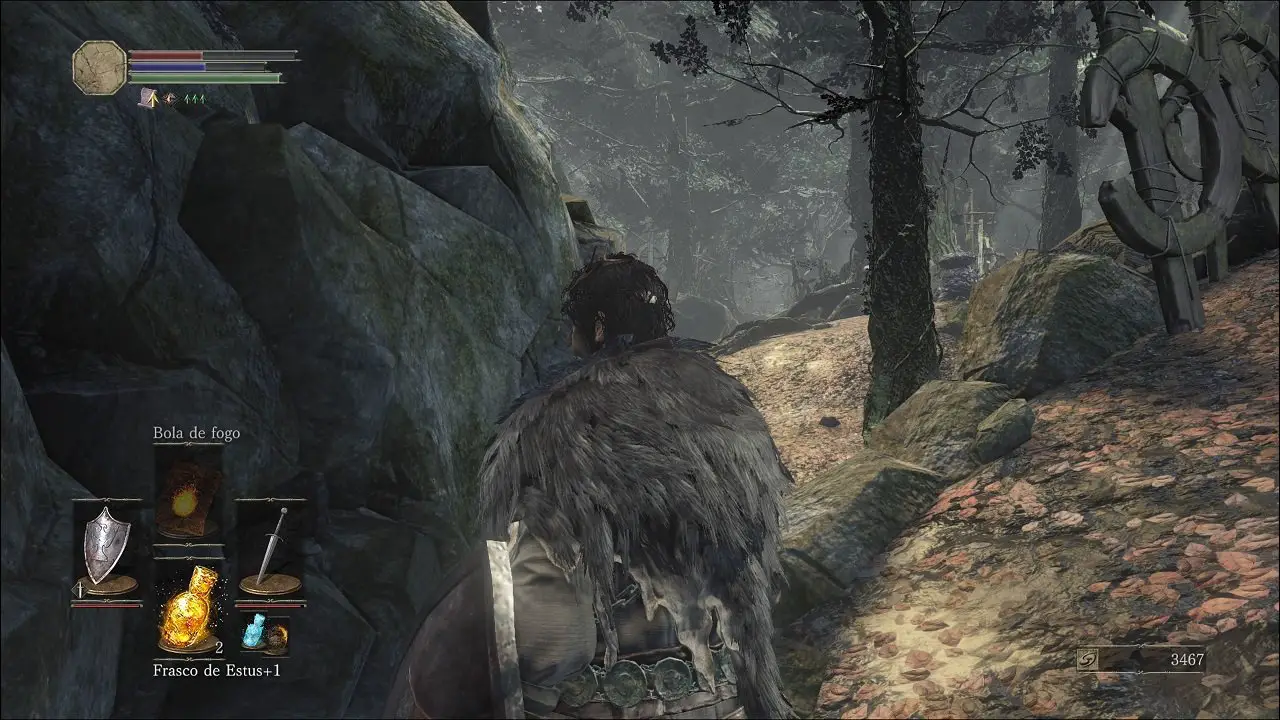Click the kite shield left-hand slot
Image resolution: width=1280 pixels, height=720 pixels.
pyautogui.click(x=105, y=547)
